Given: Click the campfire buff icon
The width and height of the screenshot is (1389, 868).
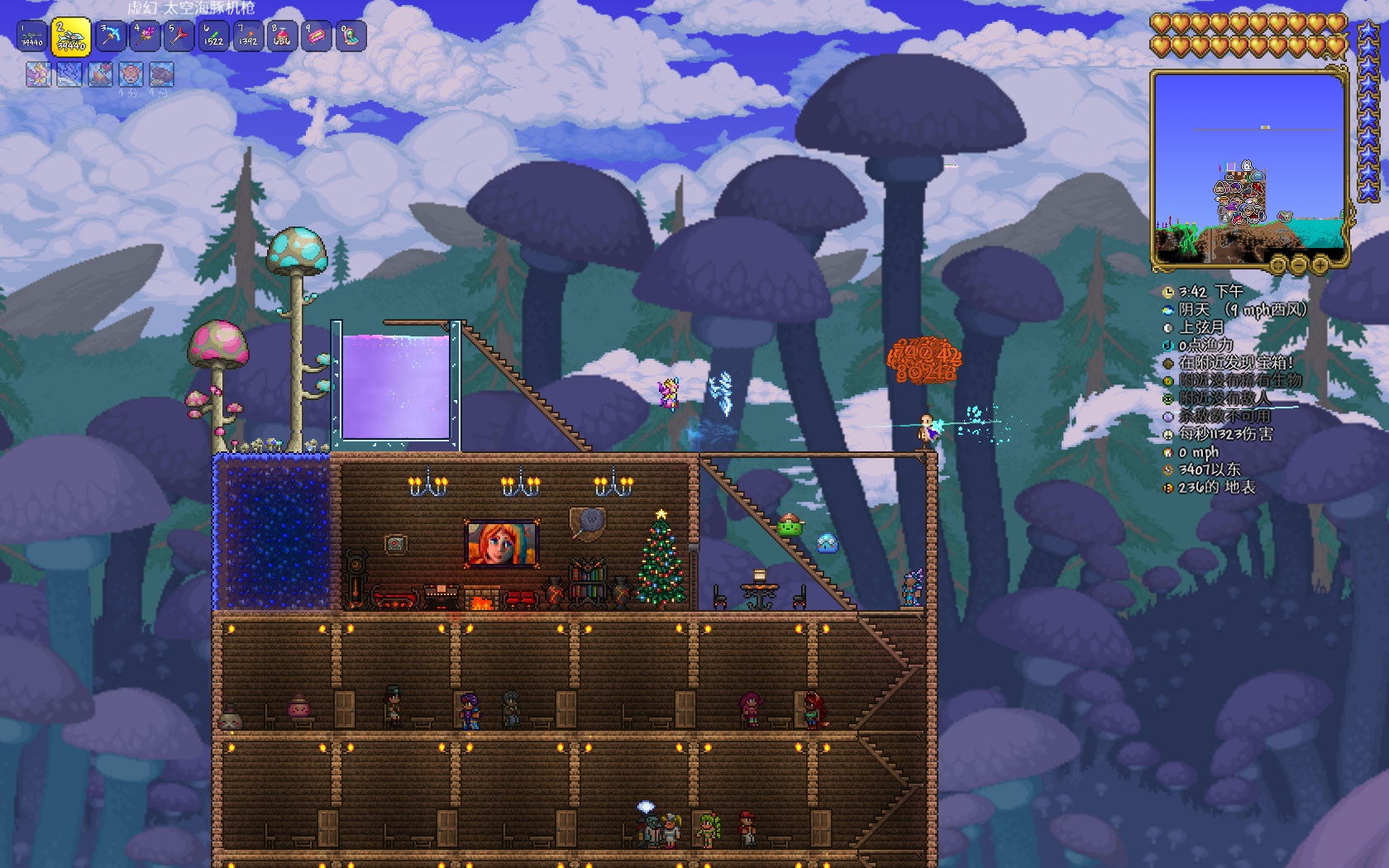Looking at the screenshot, I should (x=100, y=74).
